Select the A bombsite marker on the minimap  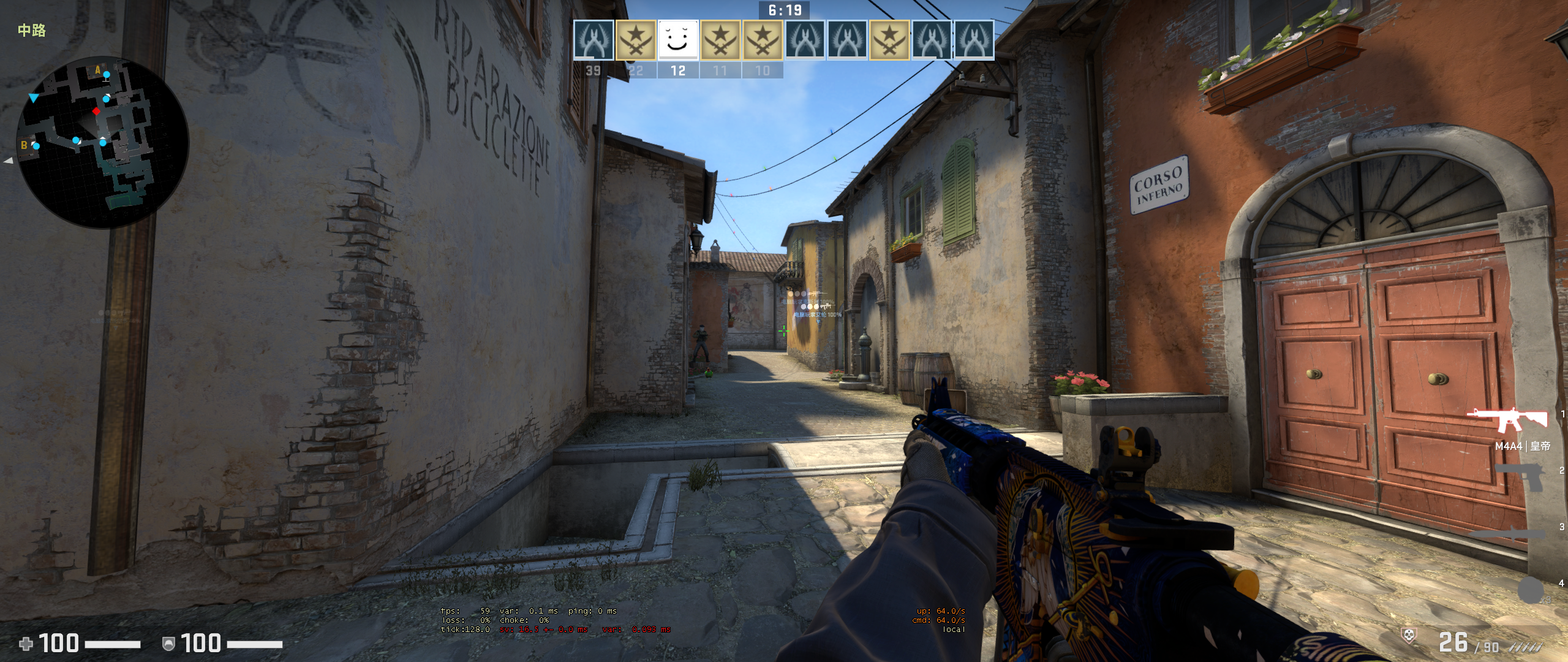97,69
